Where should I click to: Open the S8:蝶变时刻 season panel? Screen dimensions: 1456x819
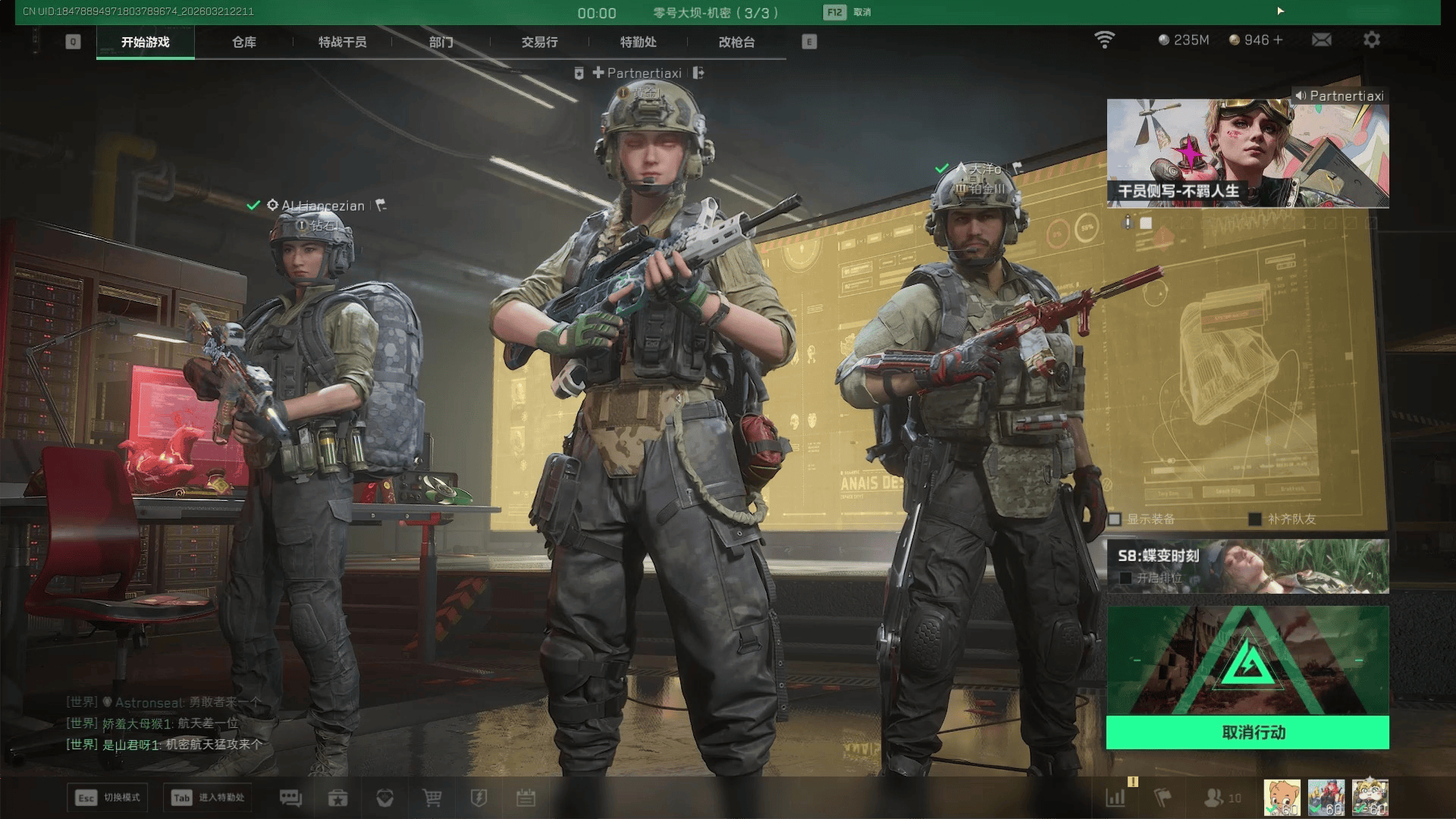(1247, 566)
